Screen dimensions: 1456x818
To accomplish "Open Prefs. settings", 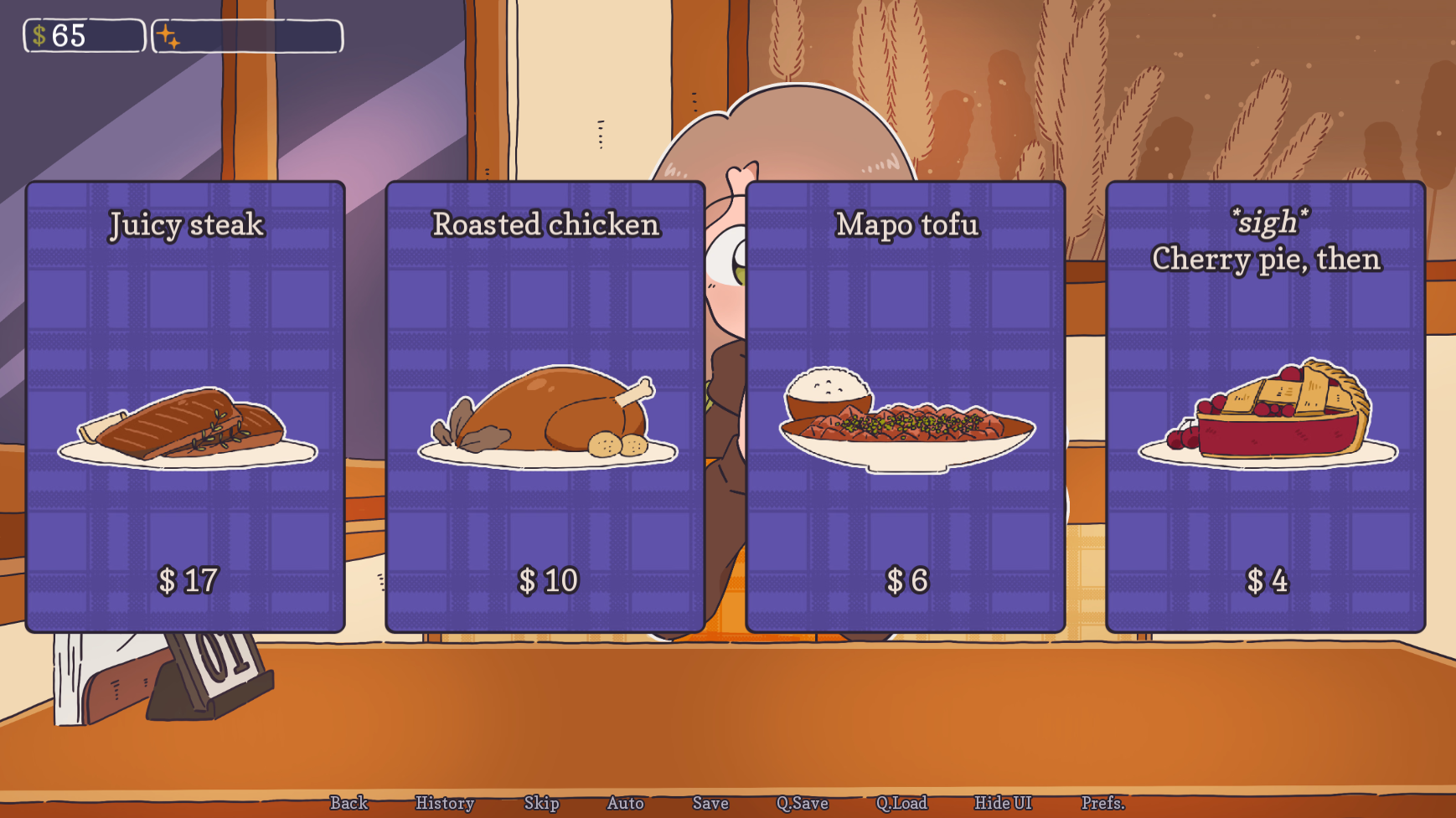I will (x=1102, y=803).
